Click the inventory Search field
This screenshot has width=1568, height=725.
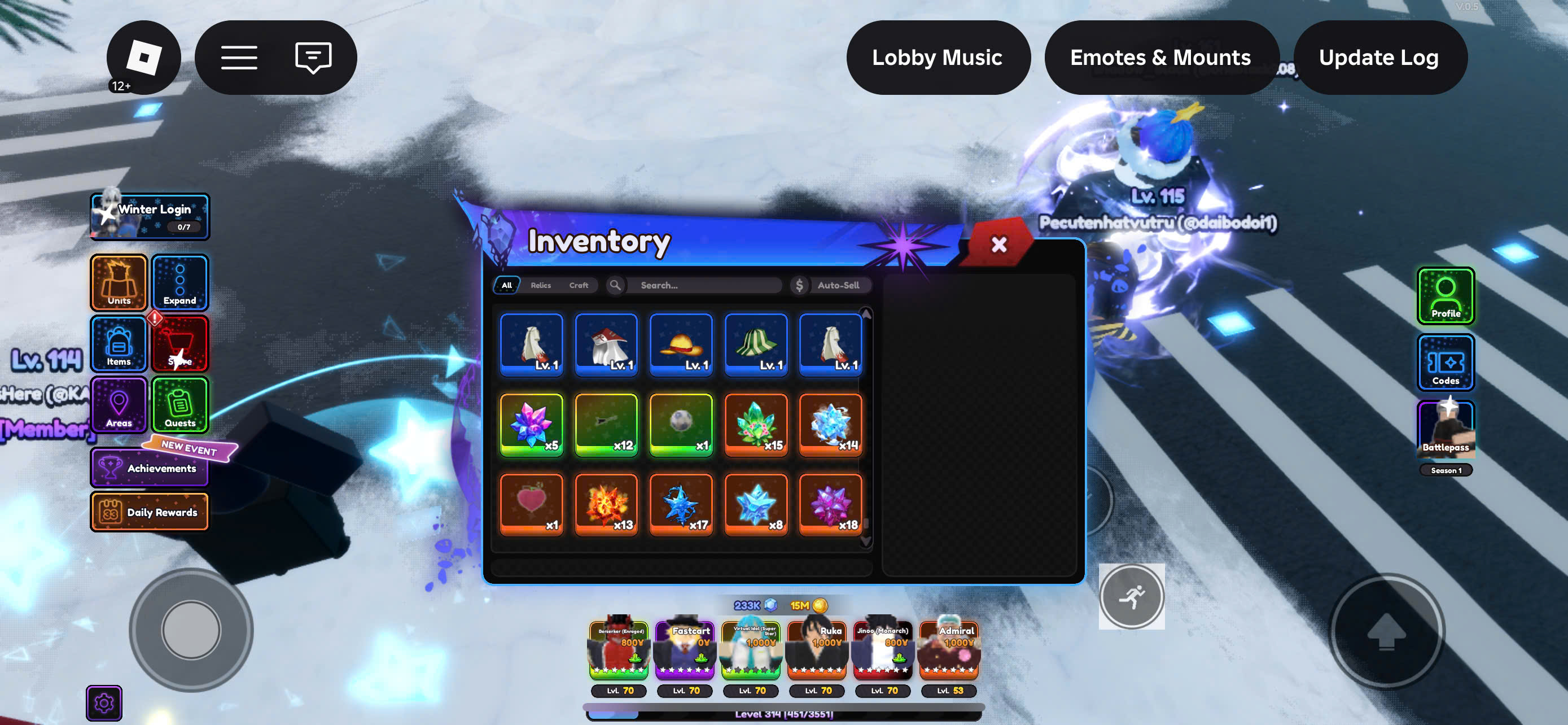point(706,285)
